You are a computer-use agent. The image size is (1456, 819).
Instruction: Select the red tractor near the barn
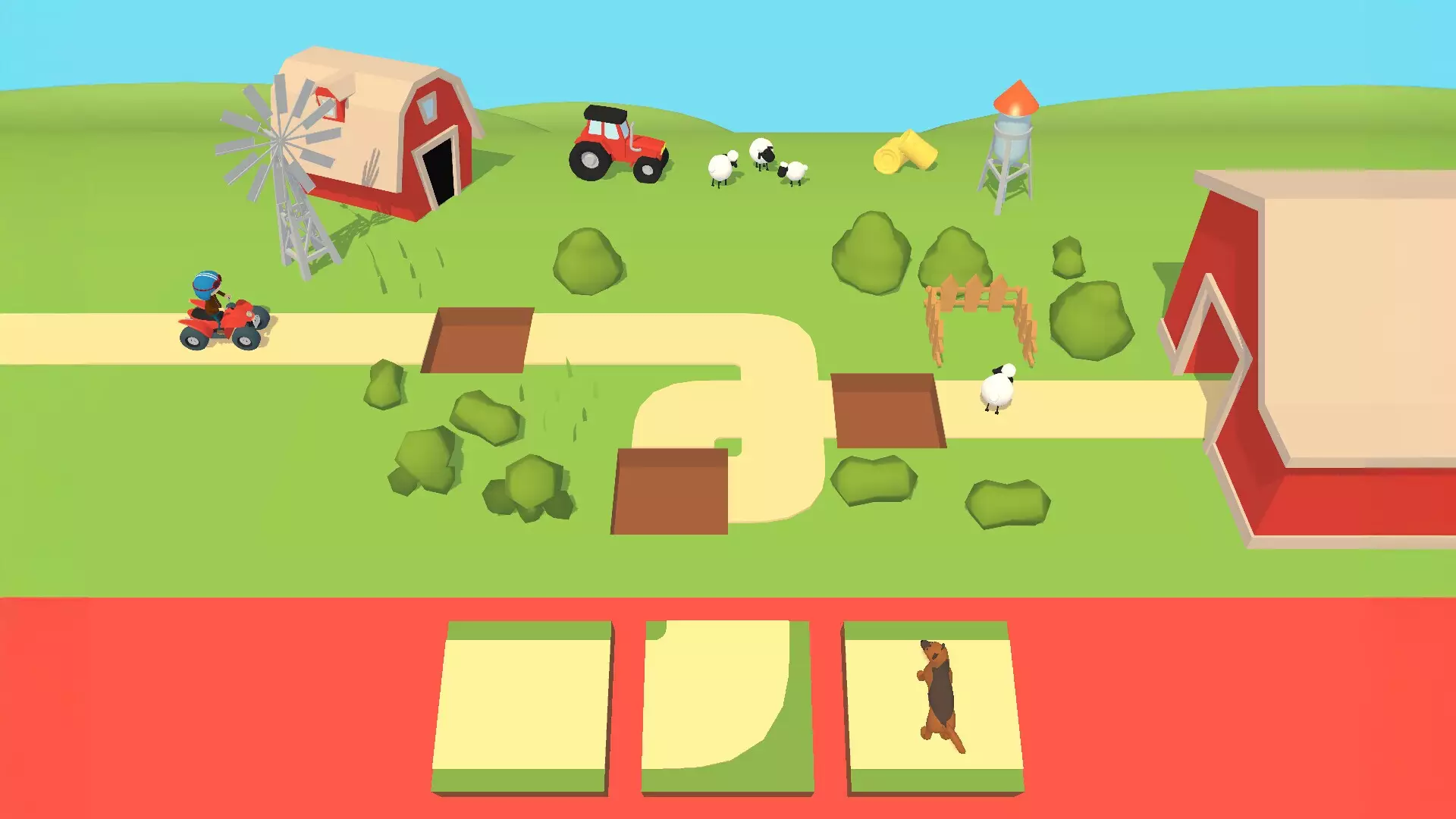point(618,144)
